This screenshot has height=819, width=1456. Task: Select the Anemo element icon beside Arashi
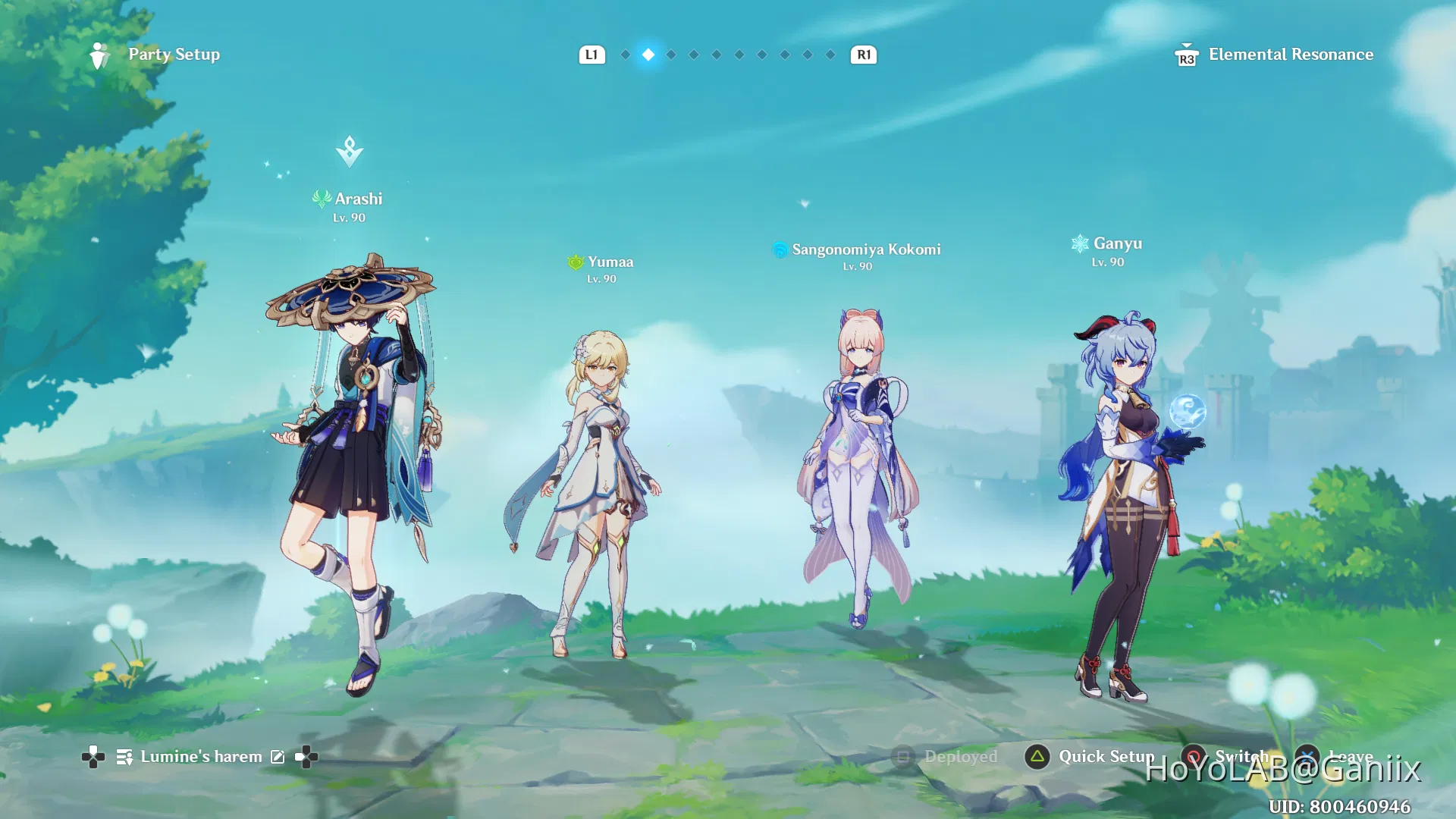point(321,199)
